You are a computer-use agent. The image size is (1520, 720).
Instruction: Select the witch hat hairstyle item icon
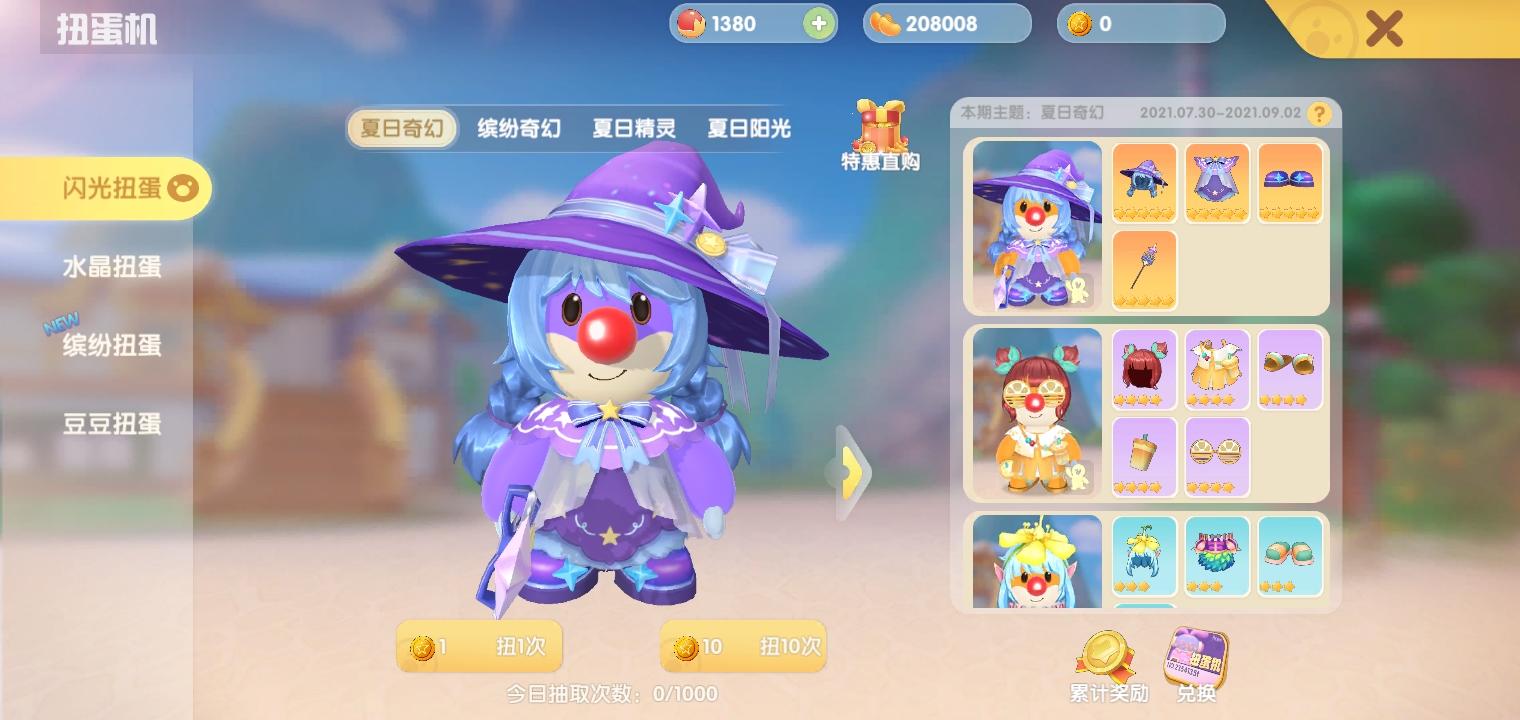(1143, 182)
